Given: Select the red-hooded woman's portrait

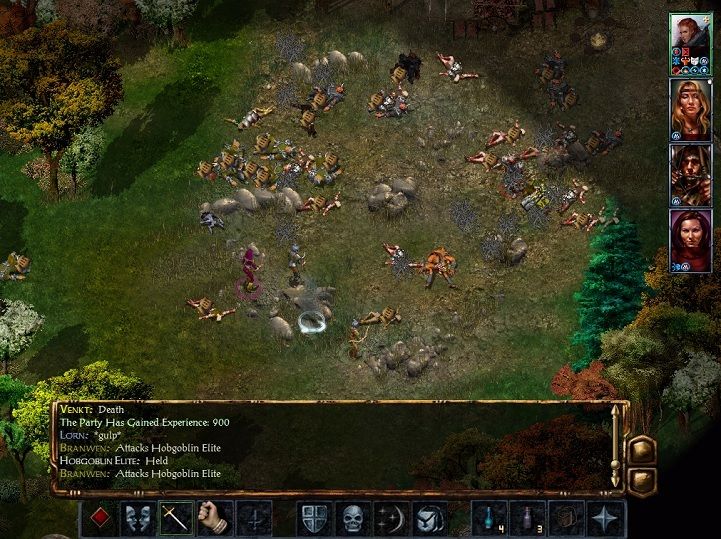Looking at the screenshot, I should (x=689, y=238).
